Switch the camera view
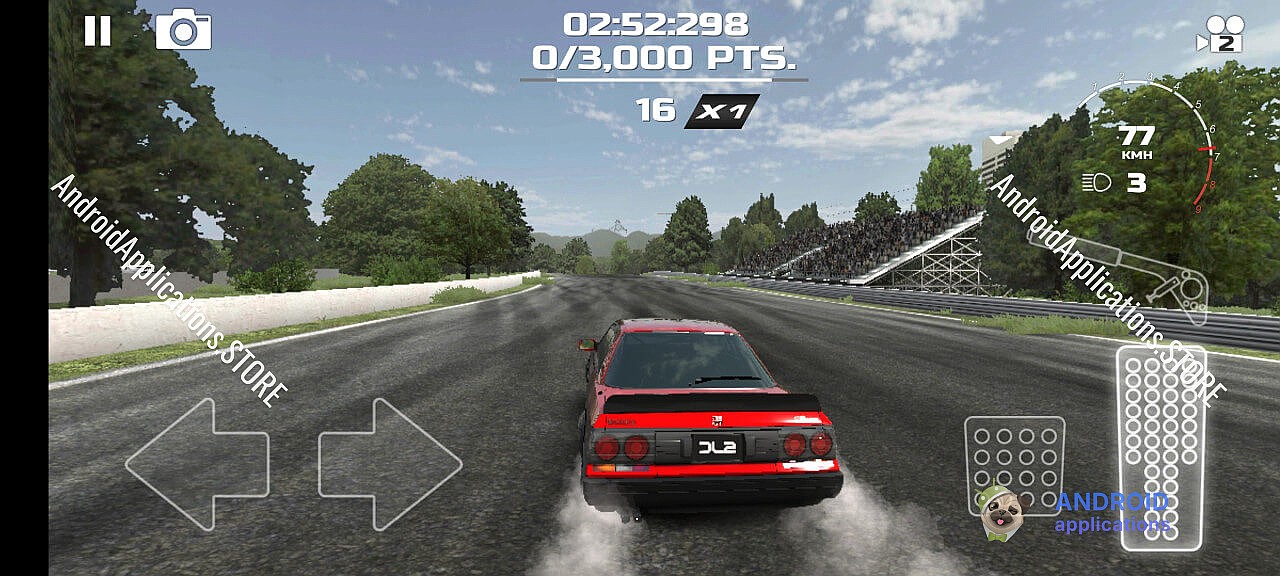1280x576 pixels. (x=1221, y=34)
